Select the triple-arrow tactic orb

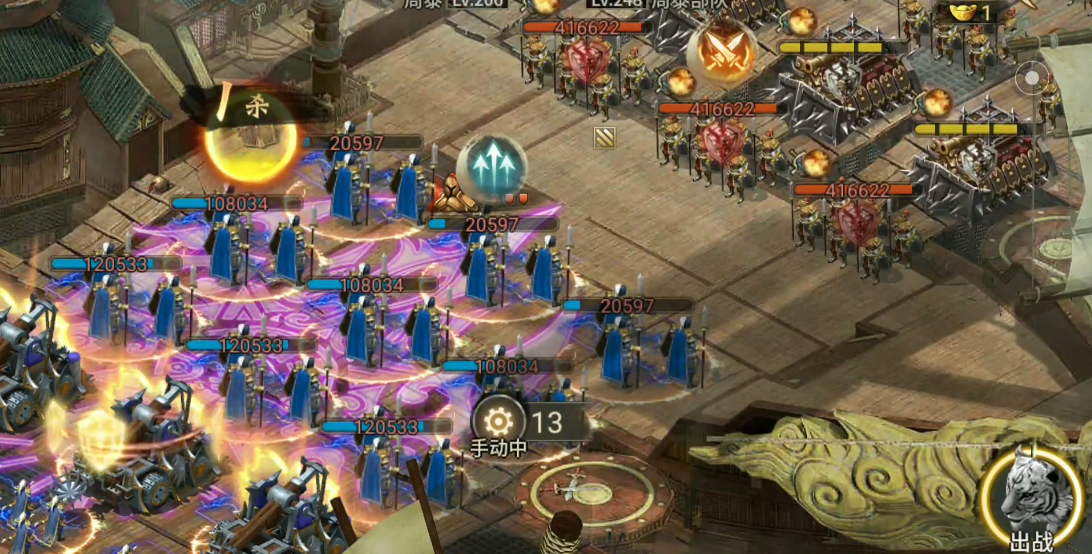pos(491,165)
